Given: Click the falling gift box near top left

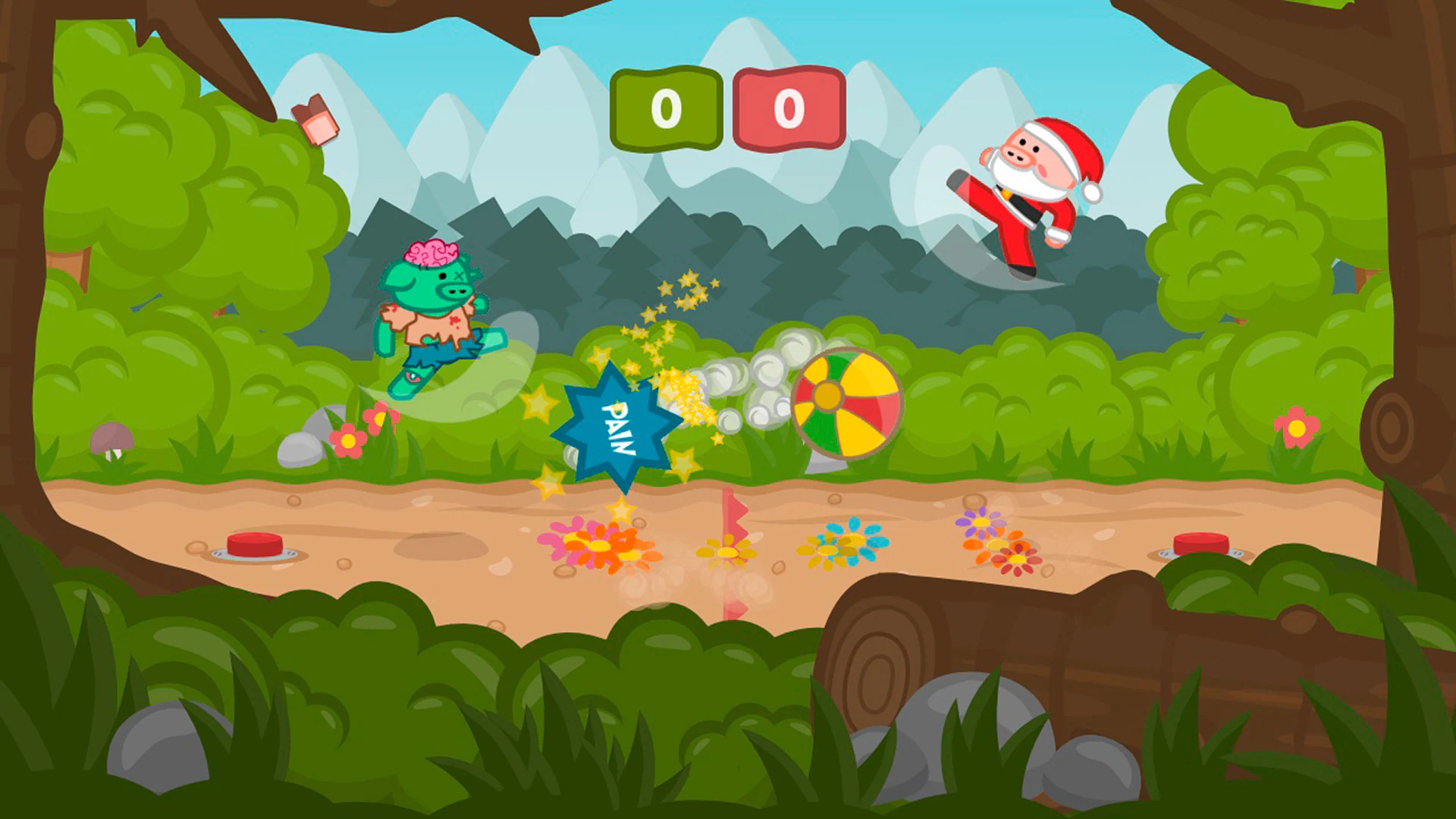Looking at the screenshot, I should tap(315, 118).
